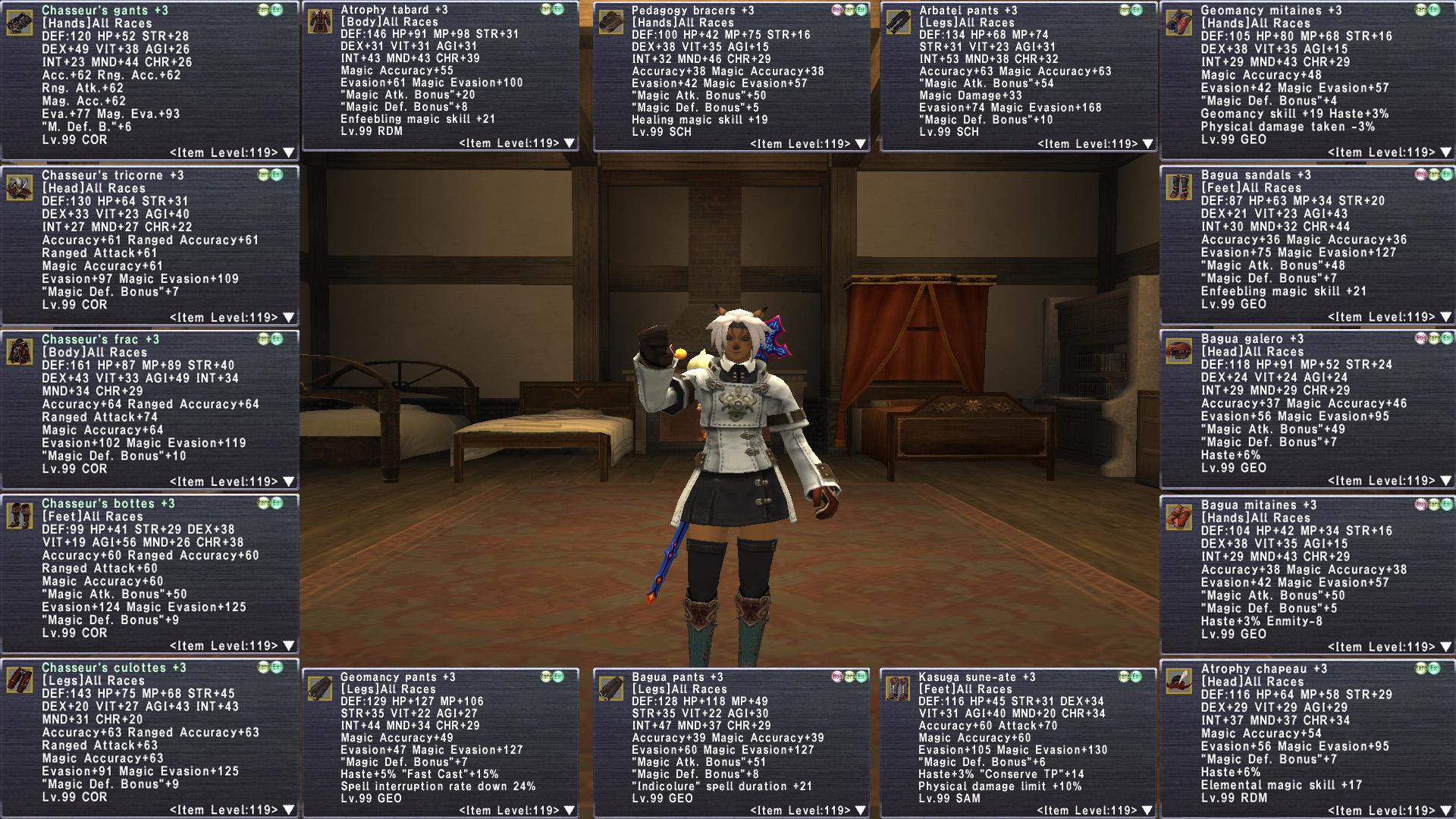Viewport: 1456px width, 819px height.
Task: Choose the Pedagogy bracers +3 icon
Action: point(610,22)
